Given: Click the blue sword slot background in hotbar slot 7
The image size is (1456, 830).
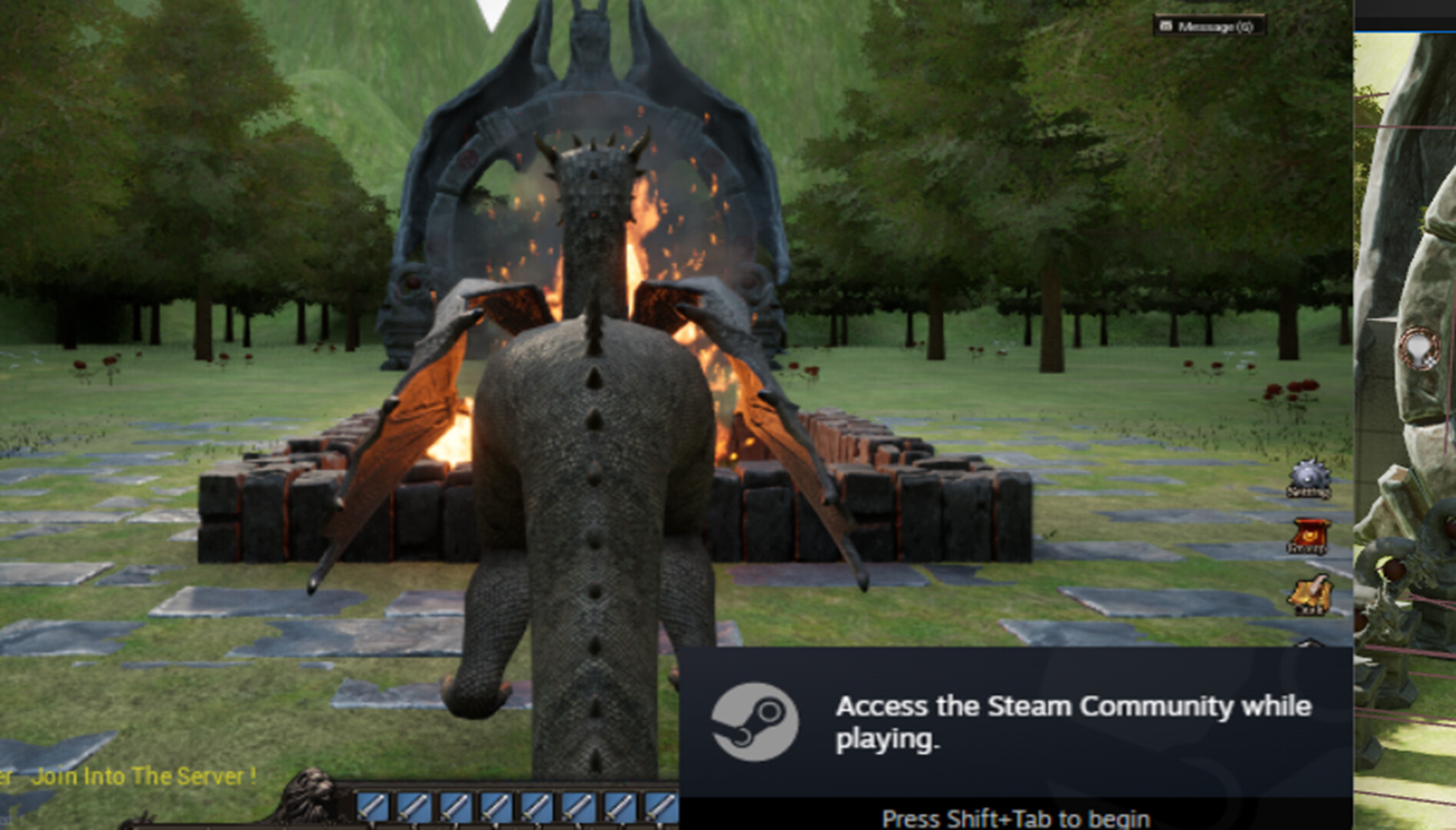Looking at the screenshot, I should tap(620, 805).
